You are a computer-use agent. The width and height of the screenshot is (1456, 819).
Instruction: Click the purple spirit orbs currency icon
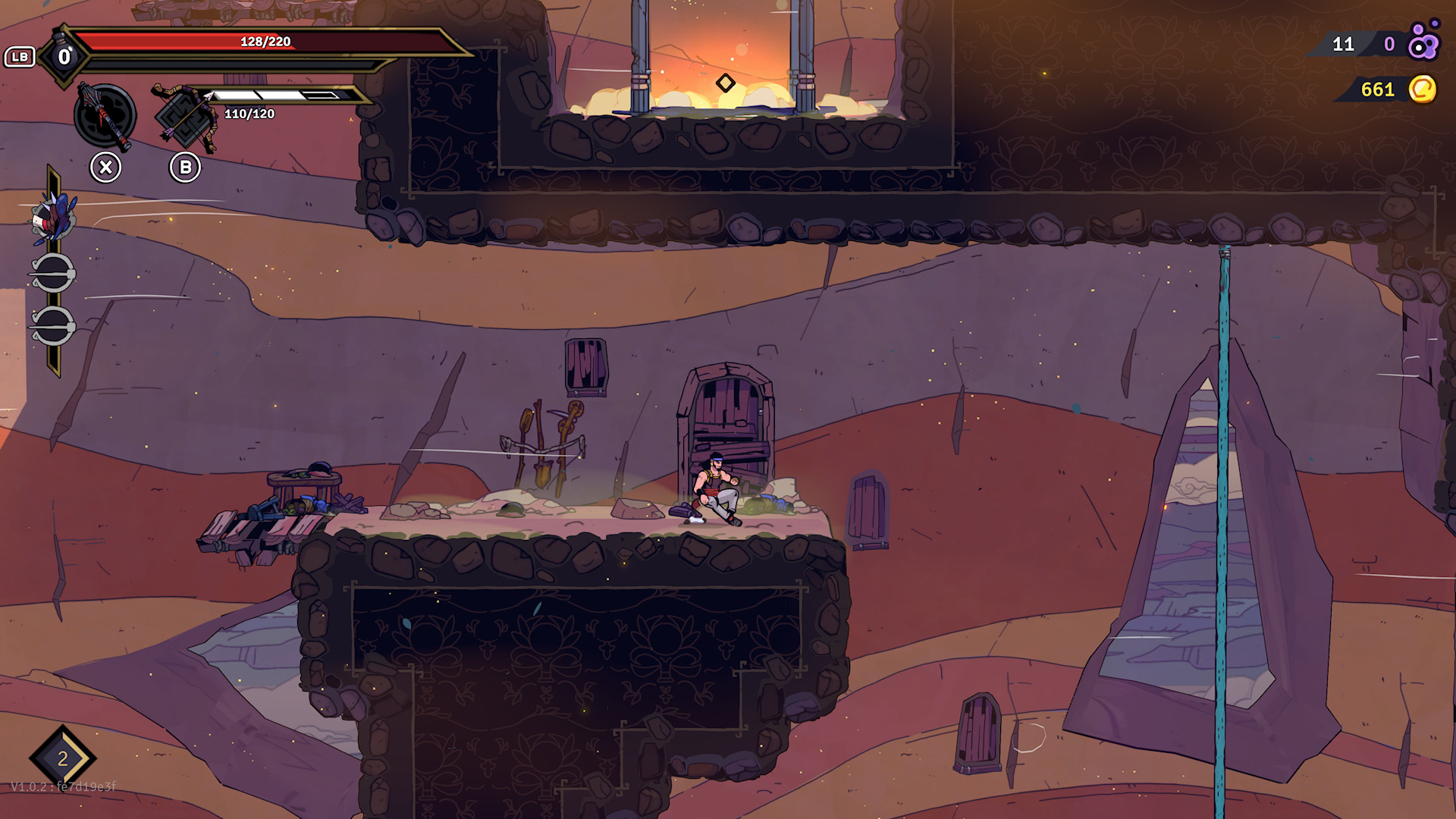pyautogui.click(x=1423, y=42)
